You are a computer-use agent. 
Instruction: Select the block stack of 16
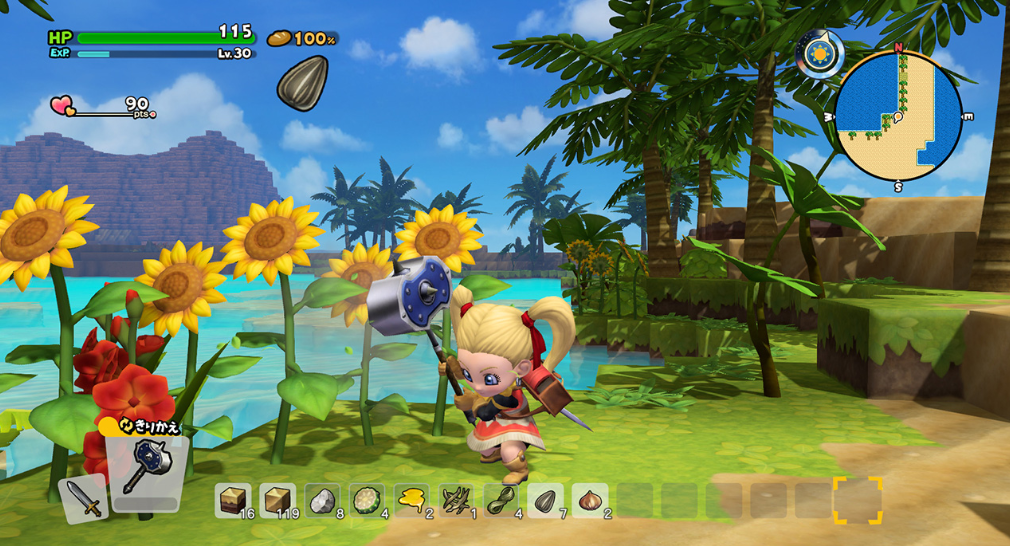[x=233, y=500]
